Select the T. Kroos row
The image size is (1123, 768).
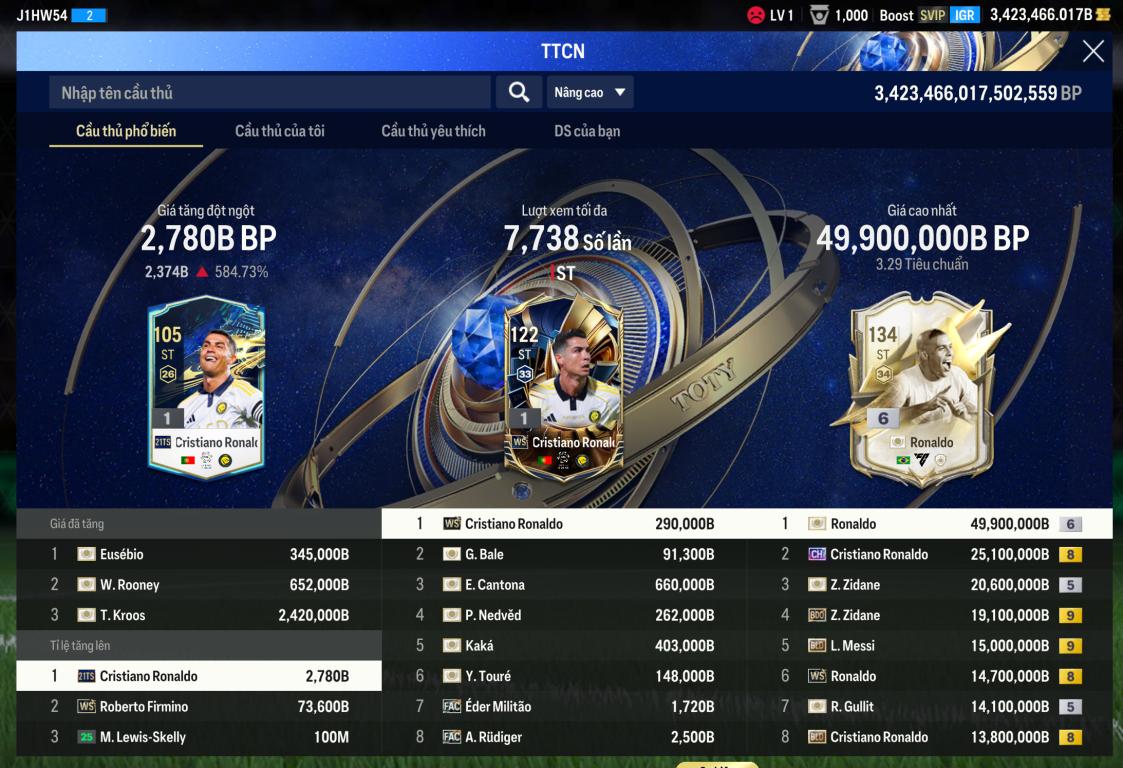pos(199,616)
